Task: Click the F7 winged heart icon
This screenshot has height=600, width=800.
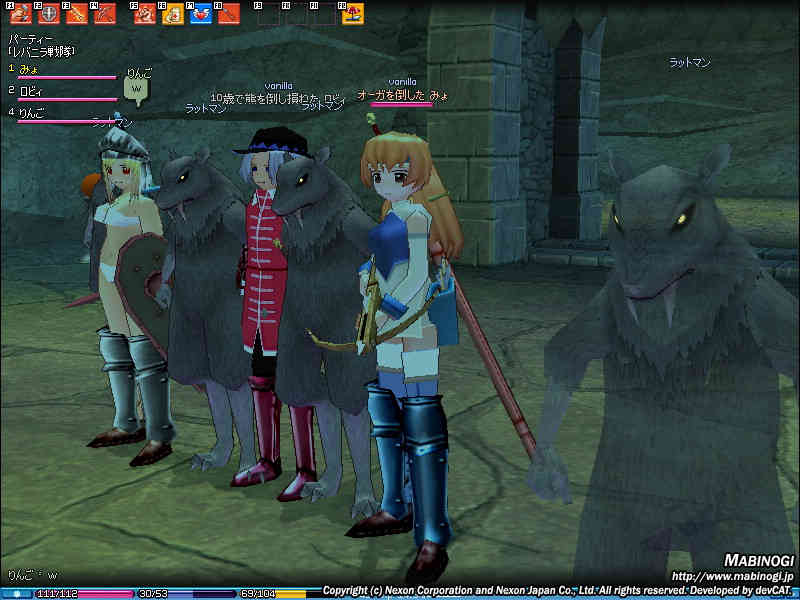Action: [x=200, y=14]
